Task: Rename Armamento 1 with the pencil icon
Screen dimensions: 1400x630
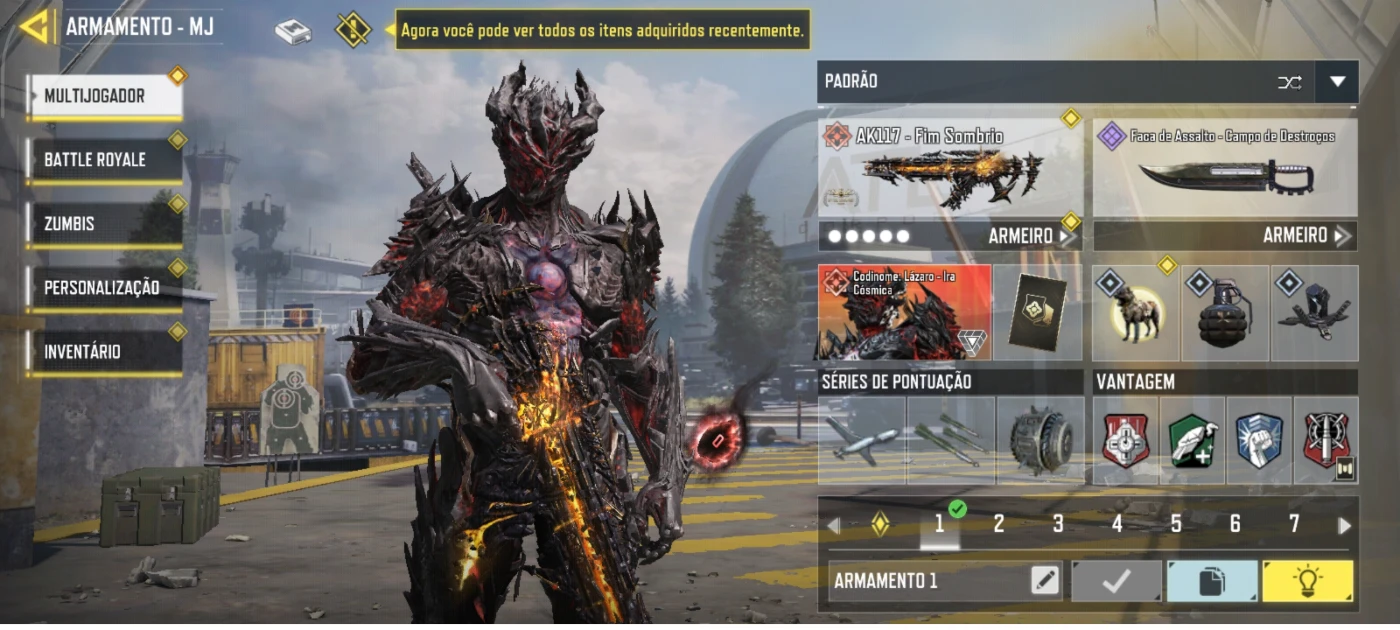Action: (x=1045, y=581)
